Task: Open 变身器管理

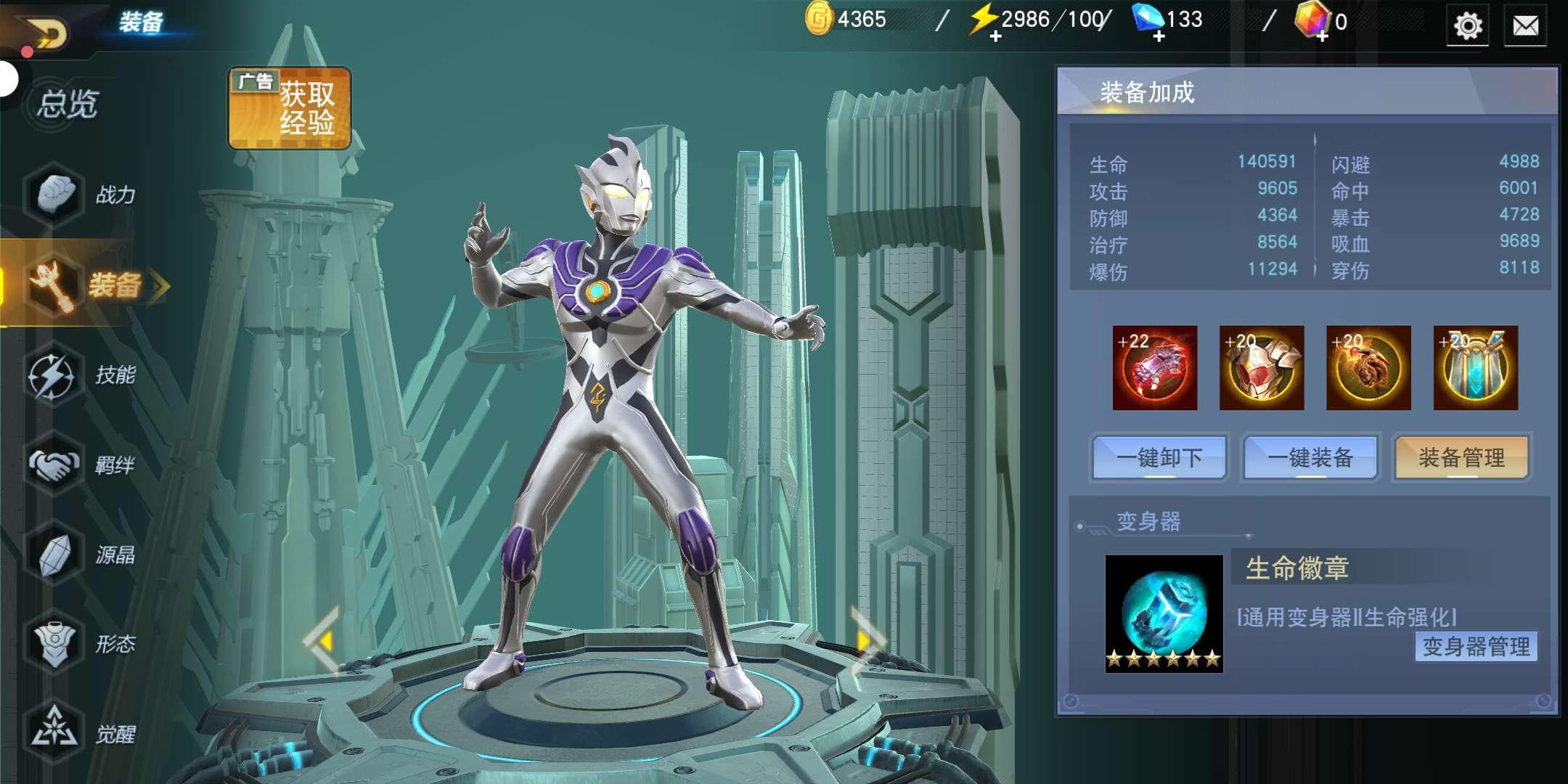Action: (1476, 646)
